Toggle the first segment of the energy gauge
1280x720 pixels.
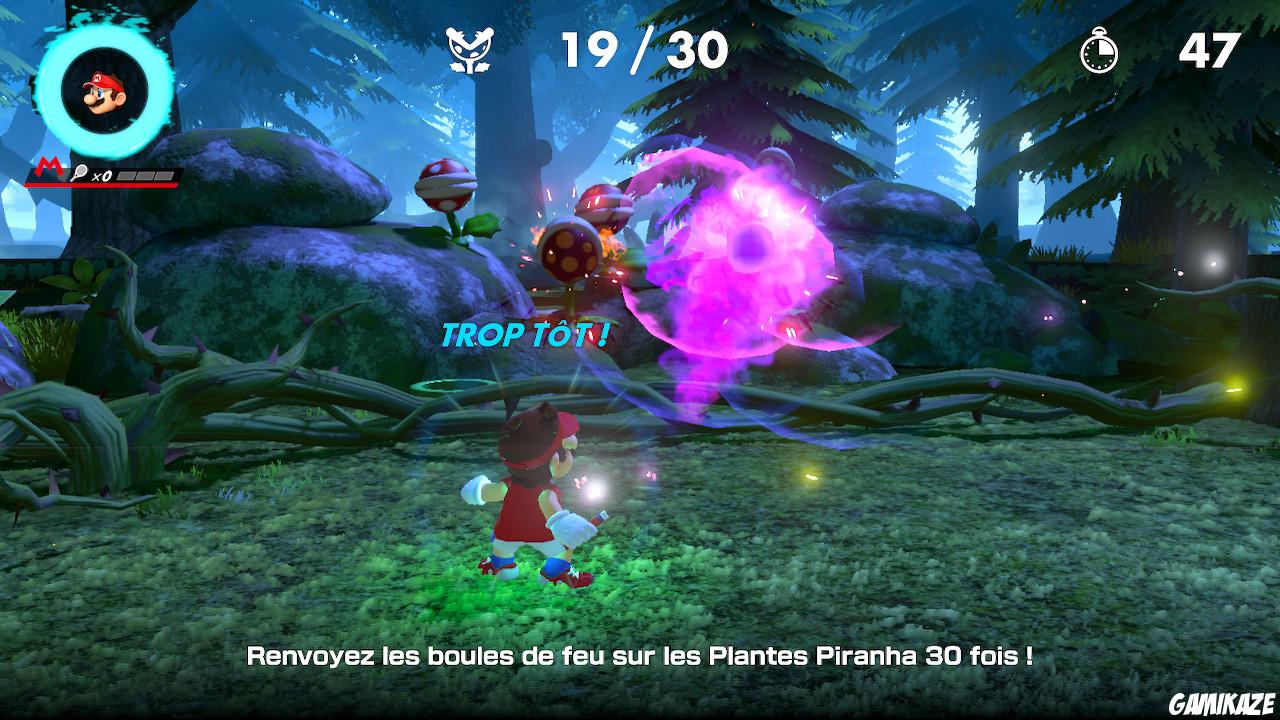125,174
